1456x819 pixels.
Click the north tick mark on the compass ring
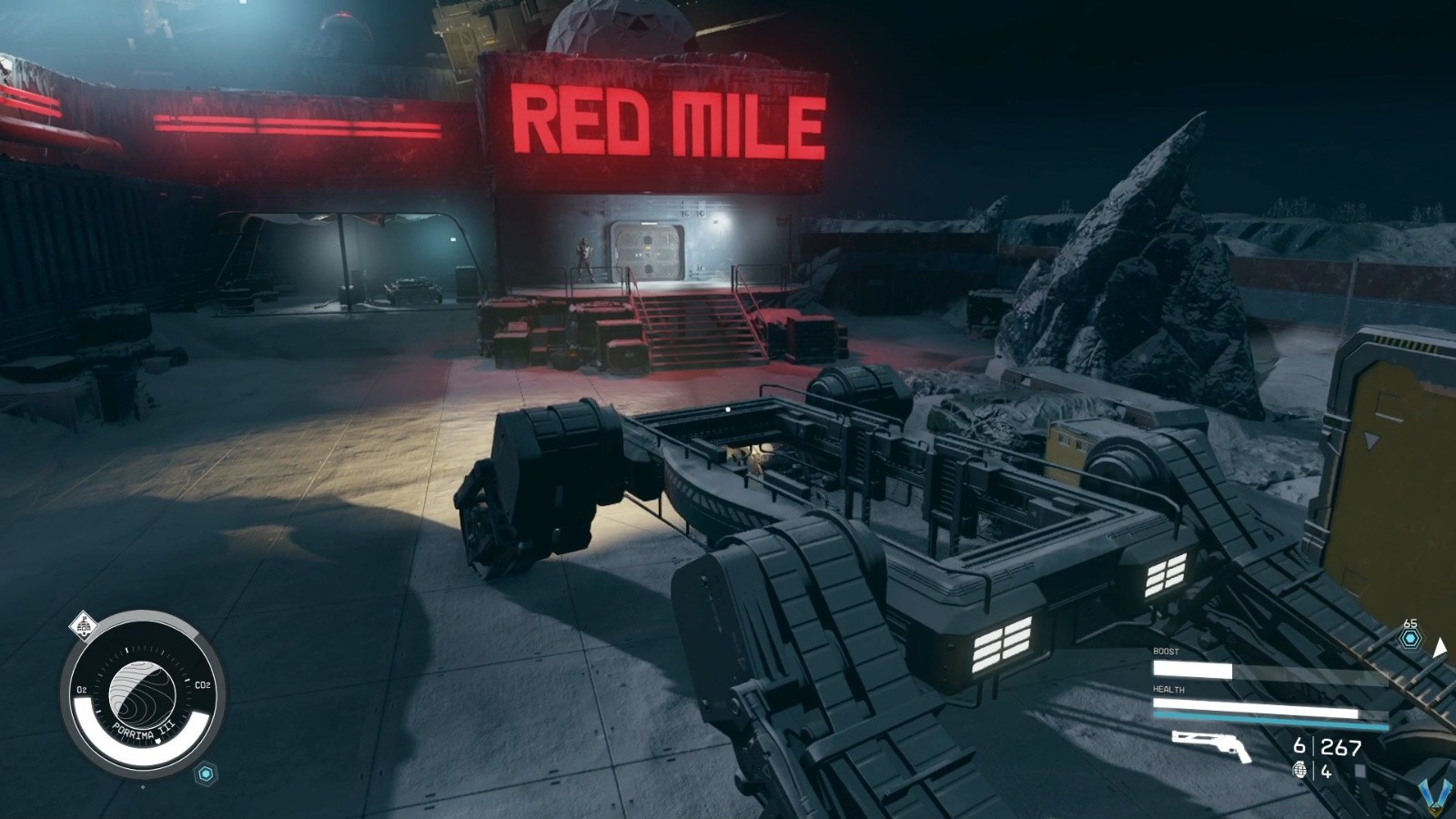[126, 649]
